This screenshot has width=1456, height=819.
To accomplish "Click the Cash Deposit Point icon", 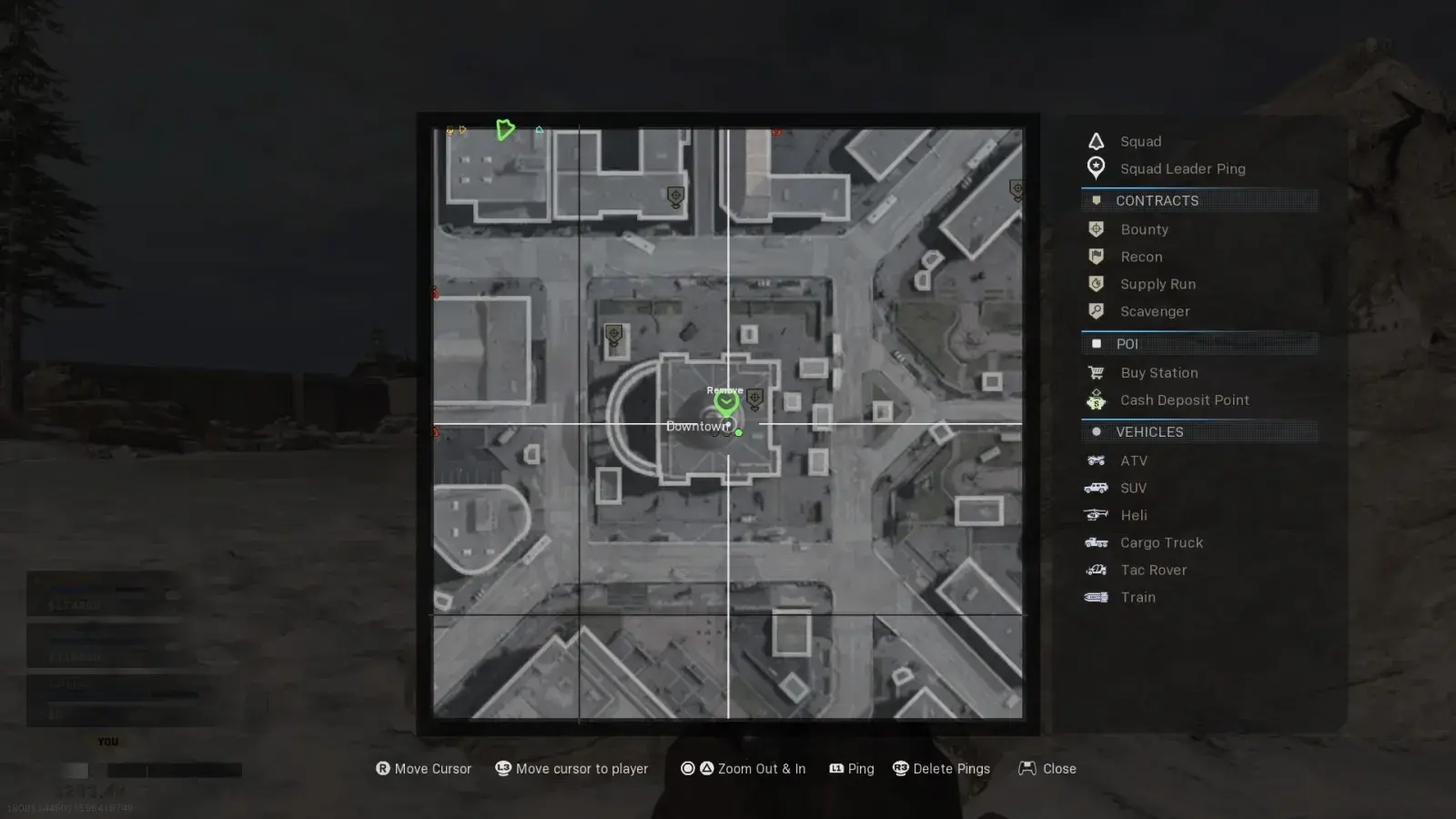I will (x=1096, y=399).
